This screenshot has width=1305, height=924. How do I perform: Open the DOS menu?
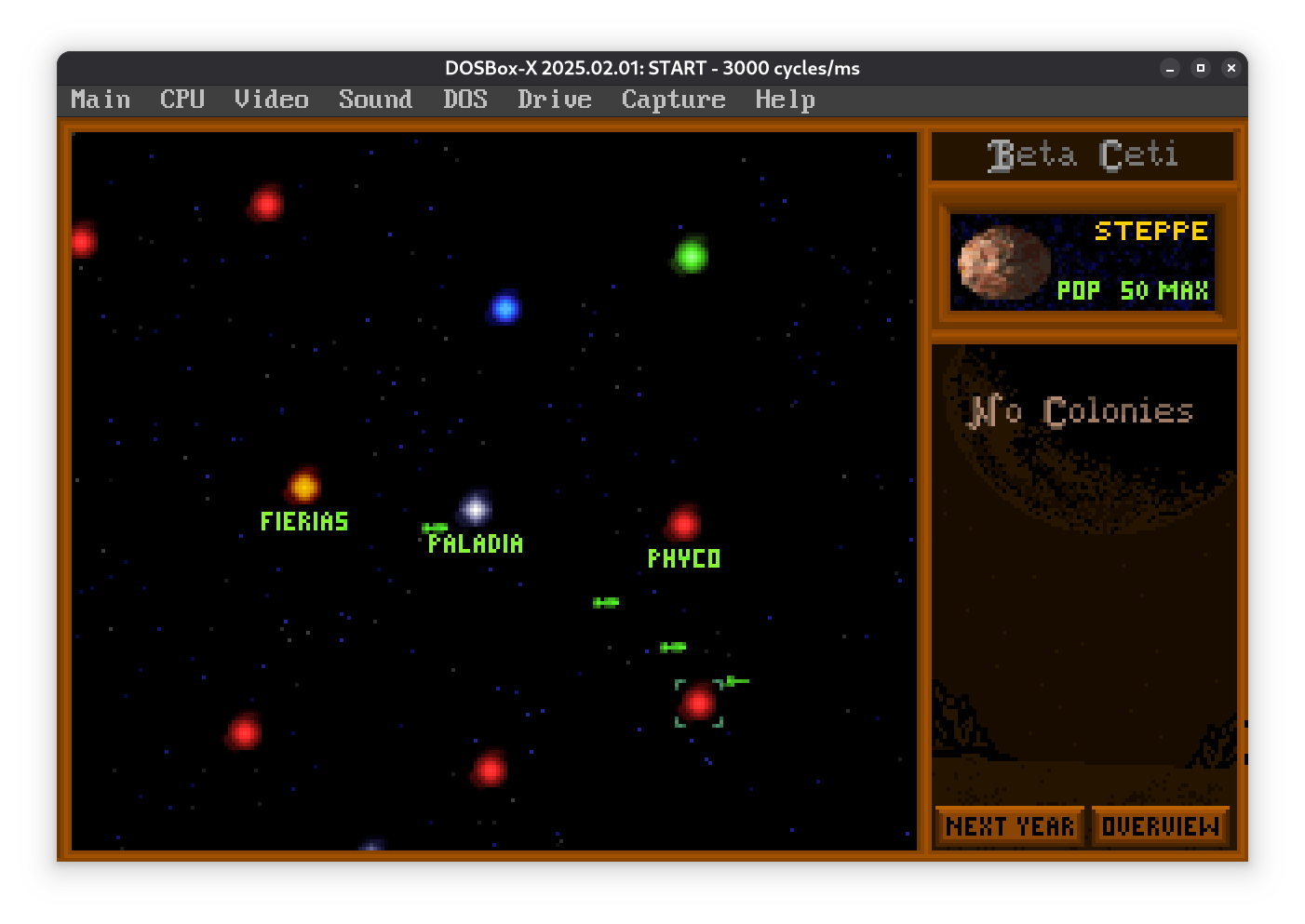coord(465,100)
